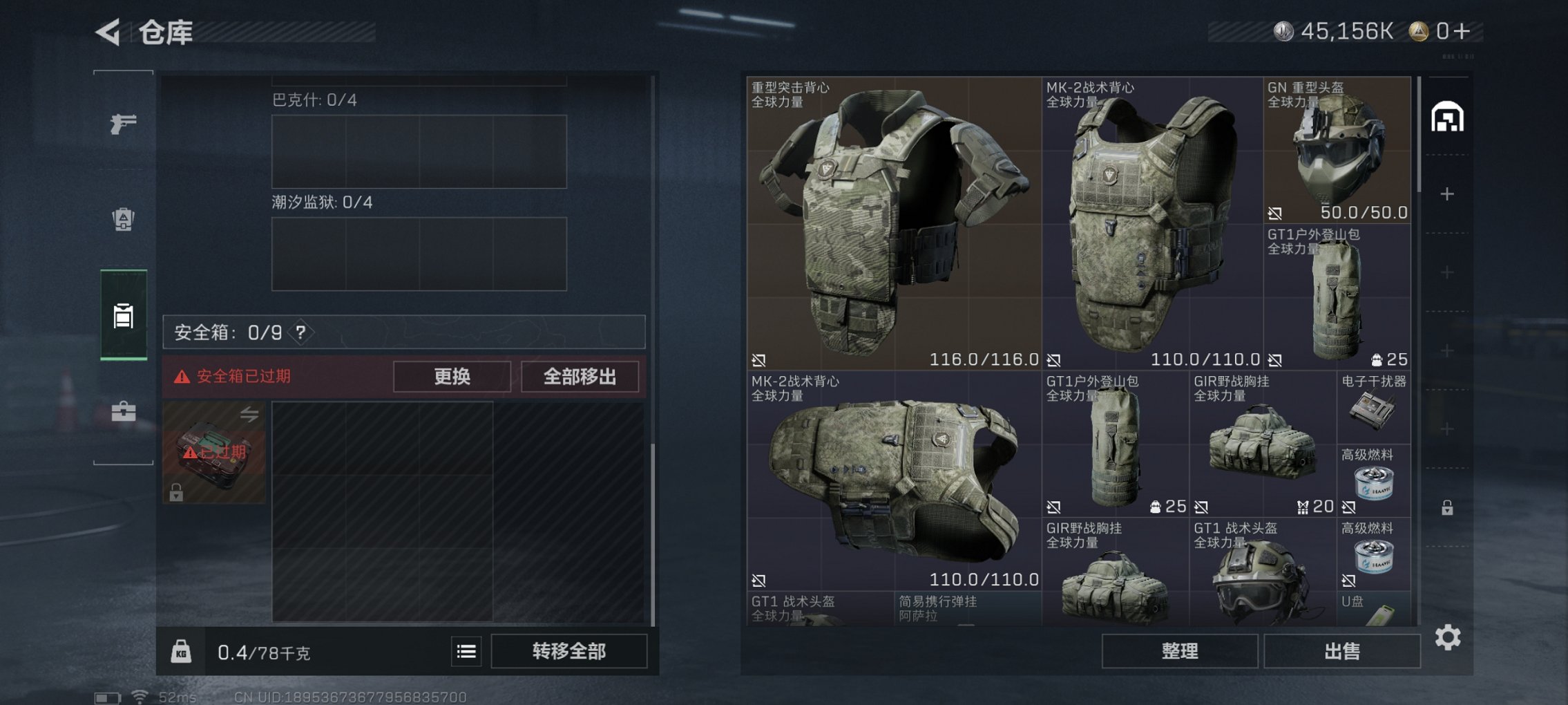Click the back arrow beside 仓库

[106, 32]
